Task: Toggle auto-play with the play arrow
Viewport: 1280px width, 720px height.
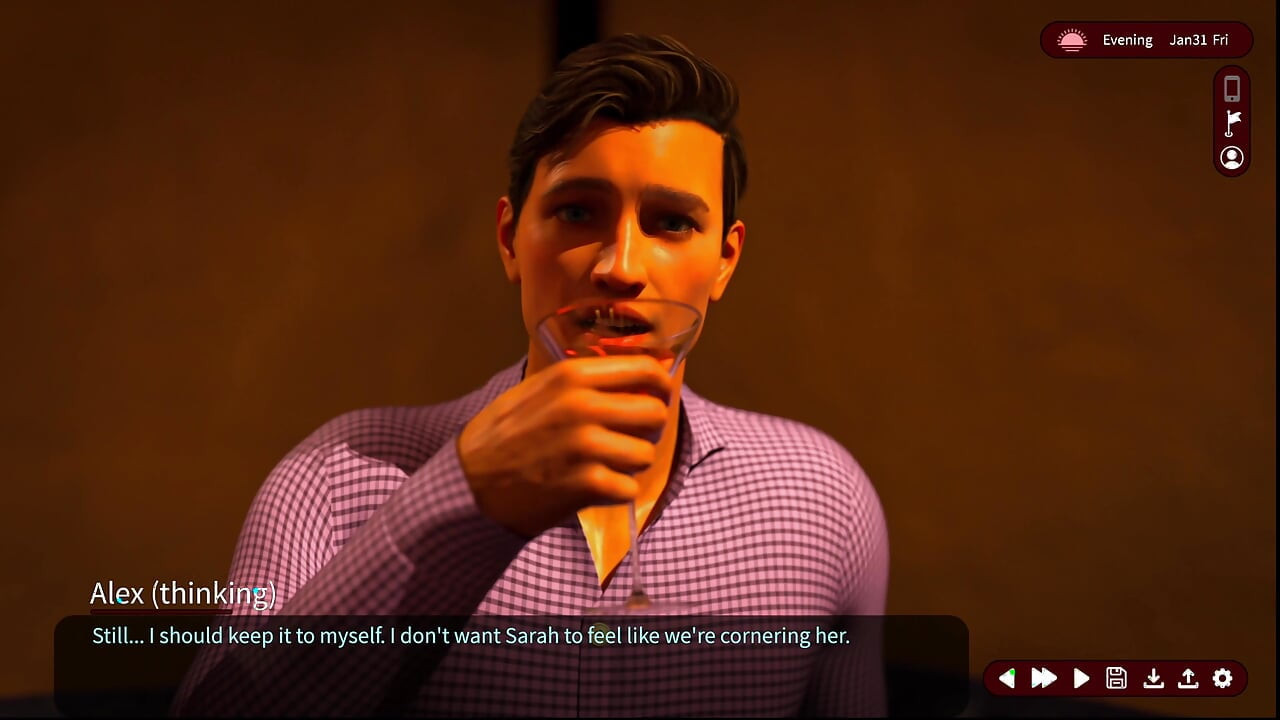Action: click(1081, 678)
